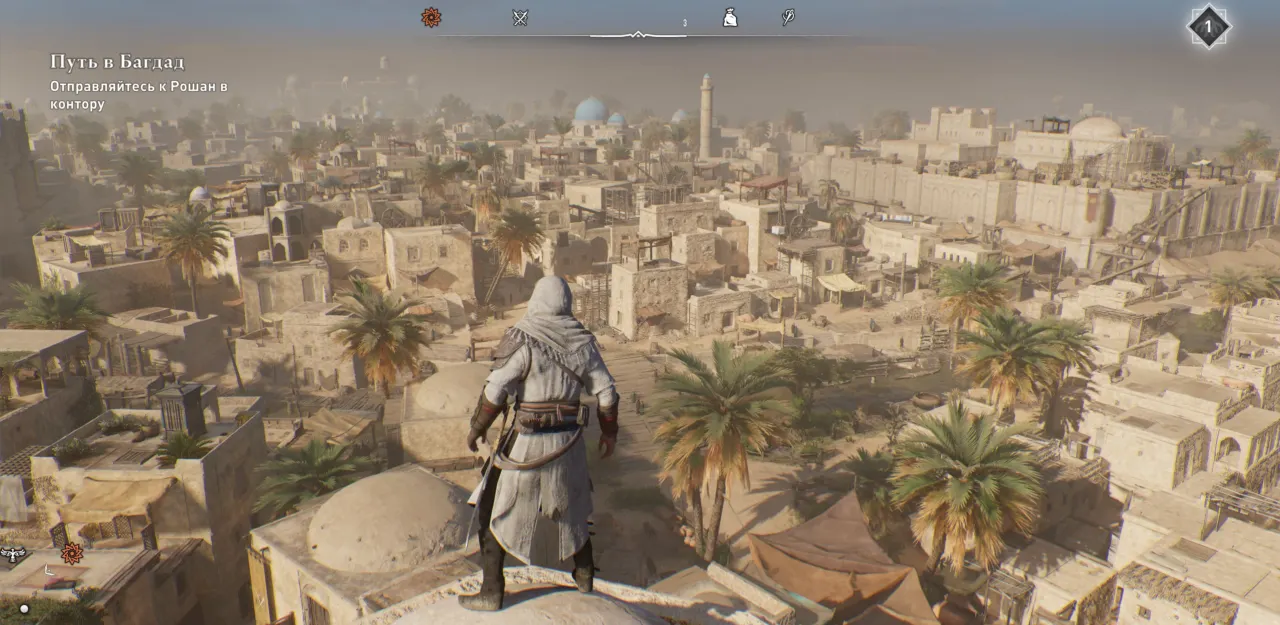Open the Путь в Багдад quest tracker

(117, 62)
